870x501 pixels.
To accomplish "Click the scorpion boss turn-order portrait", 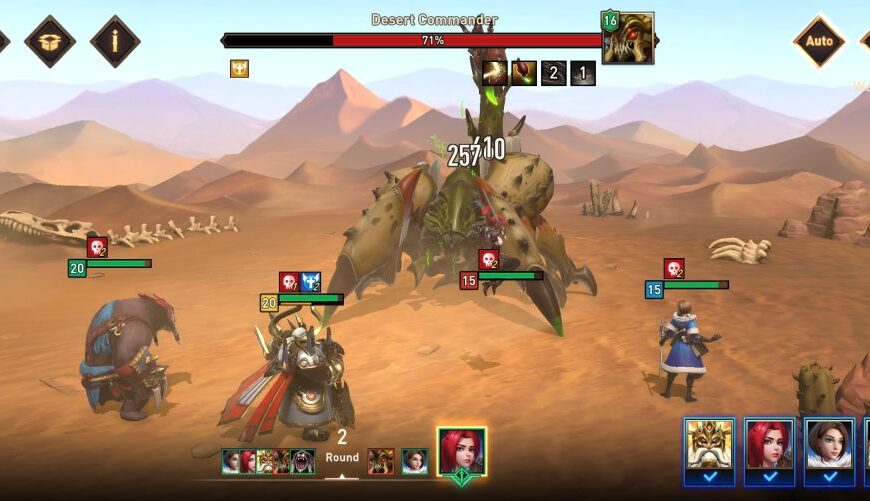I will (x=381, y=461).
